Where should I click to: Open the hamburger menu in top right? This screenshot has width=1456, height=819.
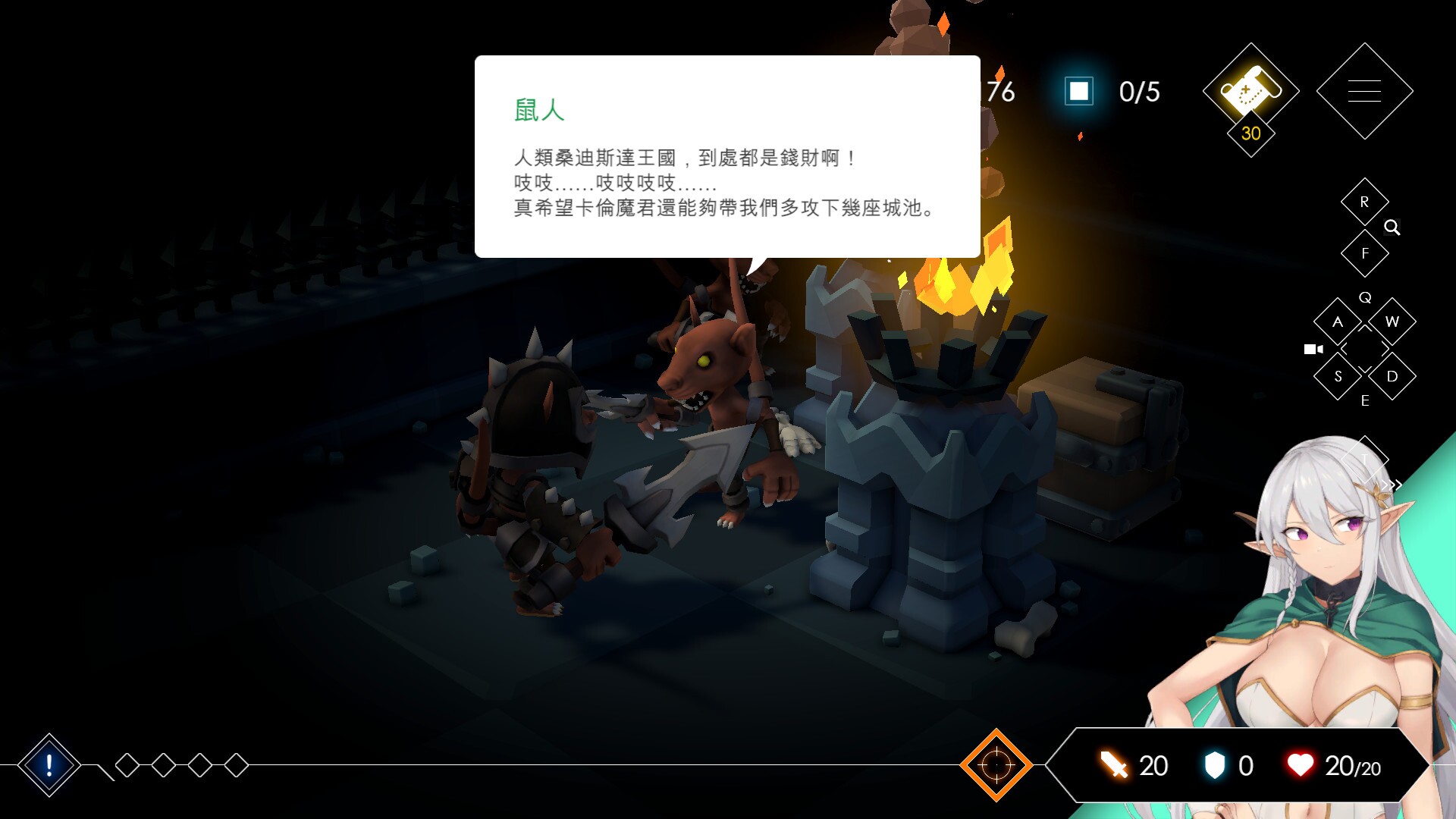[x=1365, y=89]
